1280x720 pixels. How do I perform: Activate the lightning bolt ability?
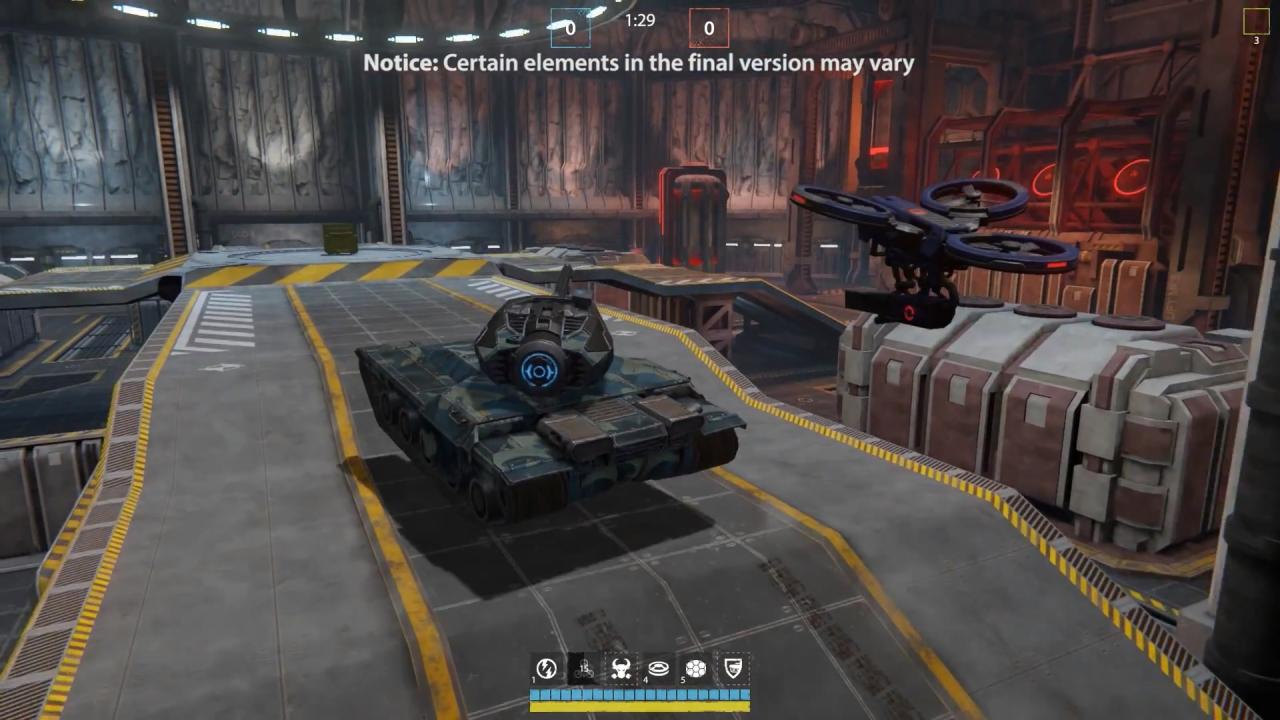(x=547, y=668)
